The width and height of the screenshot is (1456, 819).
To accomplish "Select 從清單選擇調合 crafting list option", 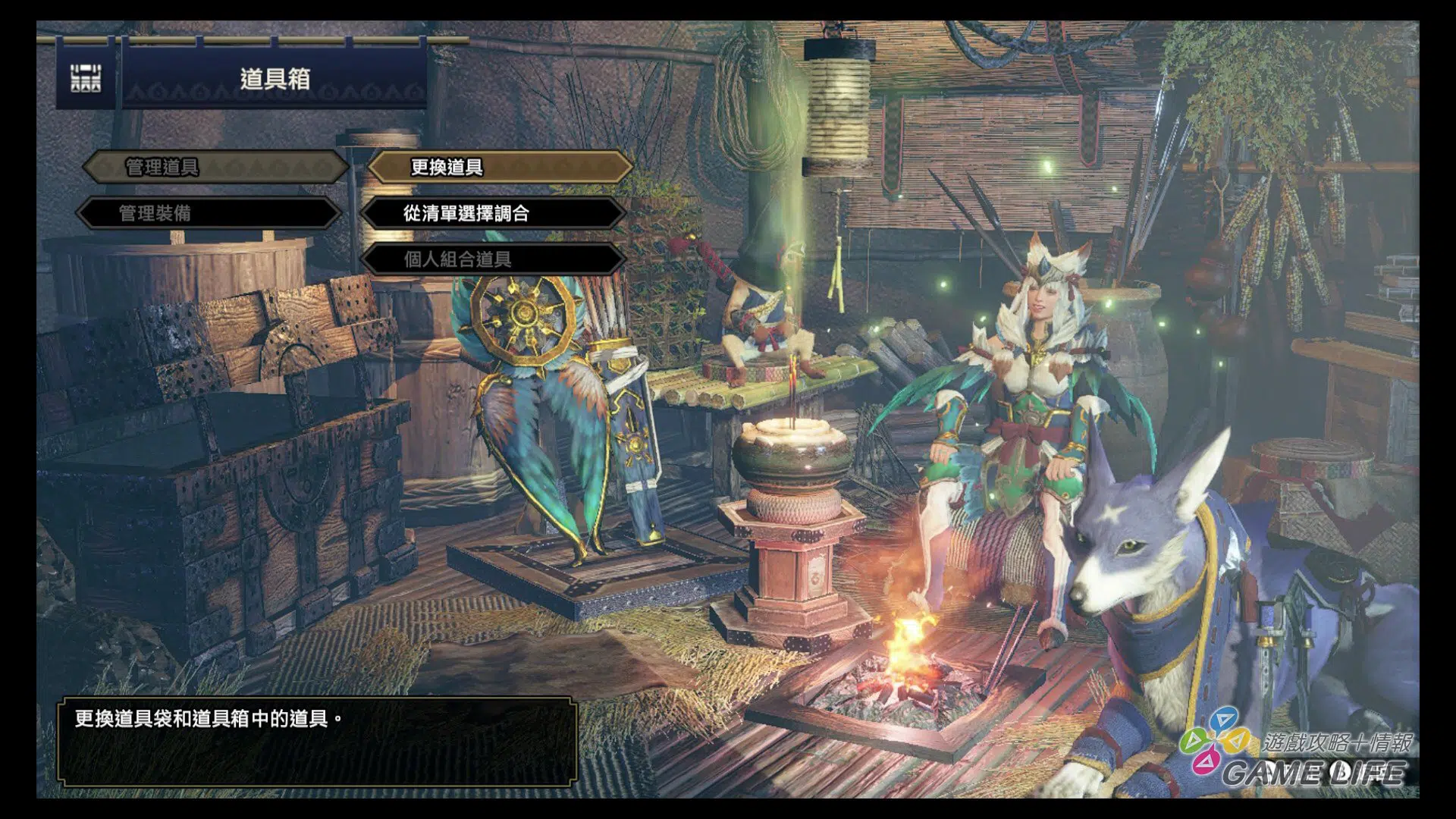I will 493,213.
